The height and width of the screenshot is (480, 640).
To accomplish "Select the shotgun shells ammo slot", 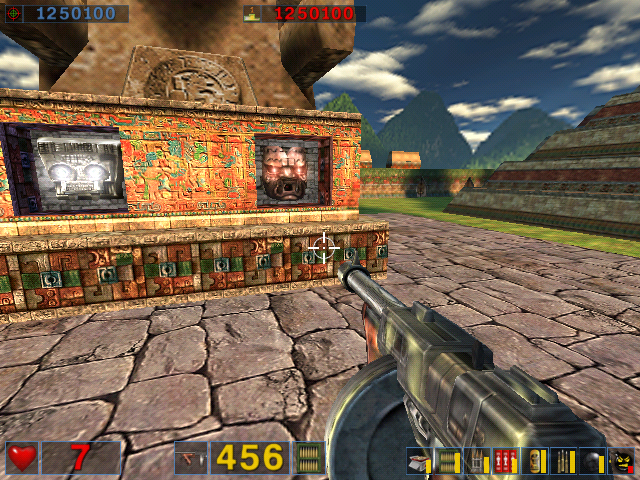I will pyautogui.click(x=418, y=461).
